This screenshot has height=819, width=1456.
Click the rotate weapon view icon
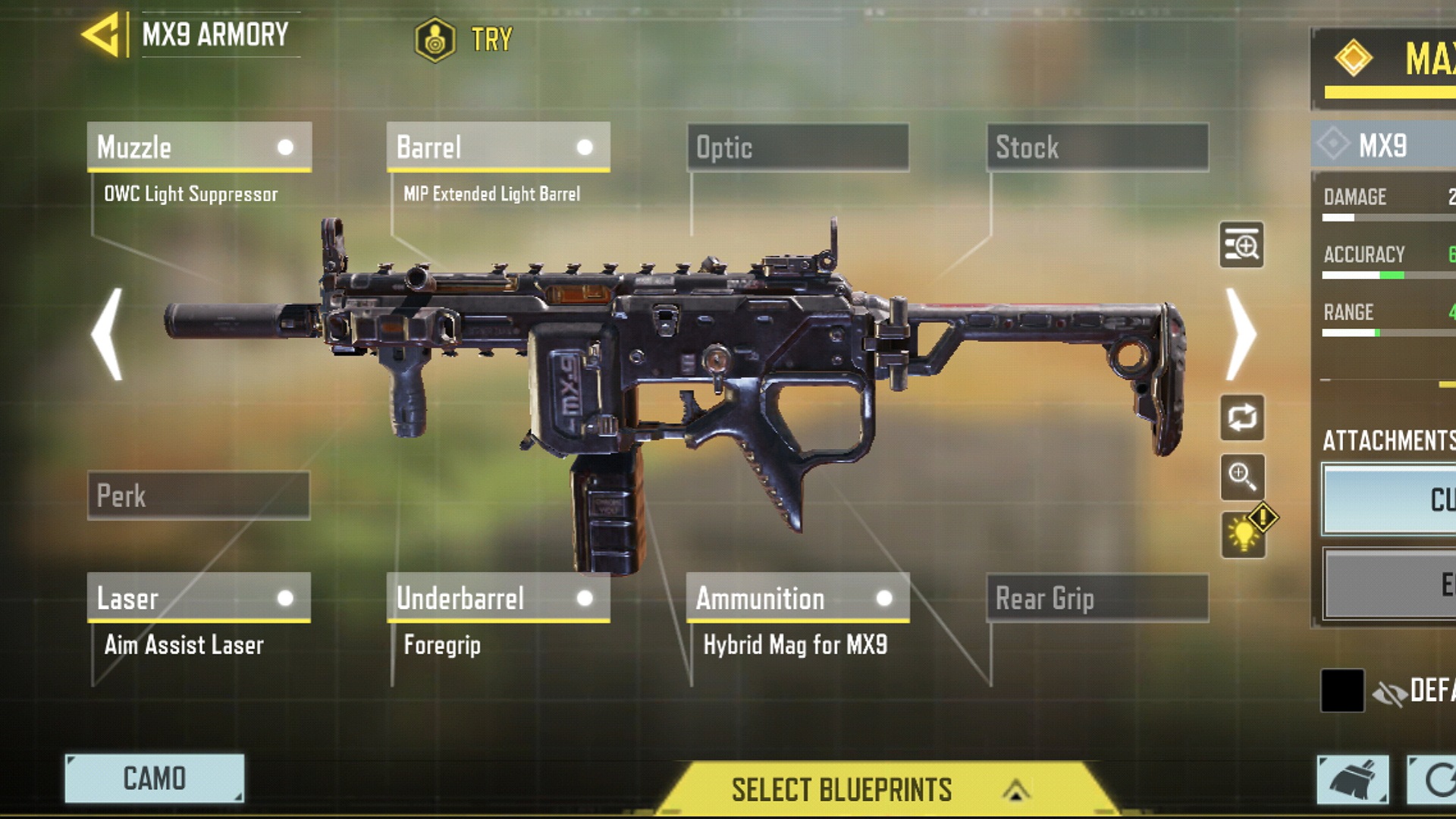coord(1241,417)
